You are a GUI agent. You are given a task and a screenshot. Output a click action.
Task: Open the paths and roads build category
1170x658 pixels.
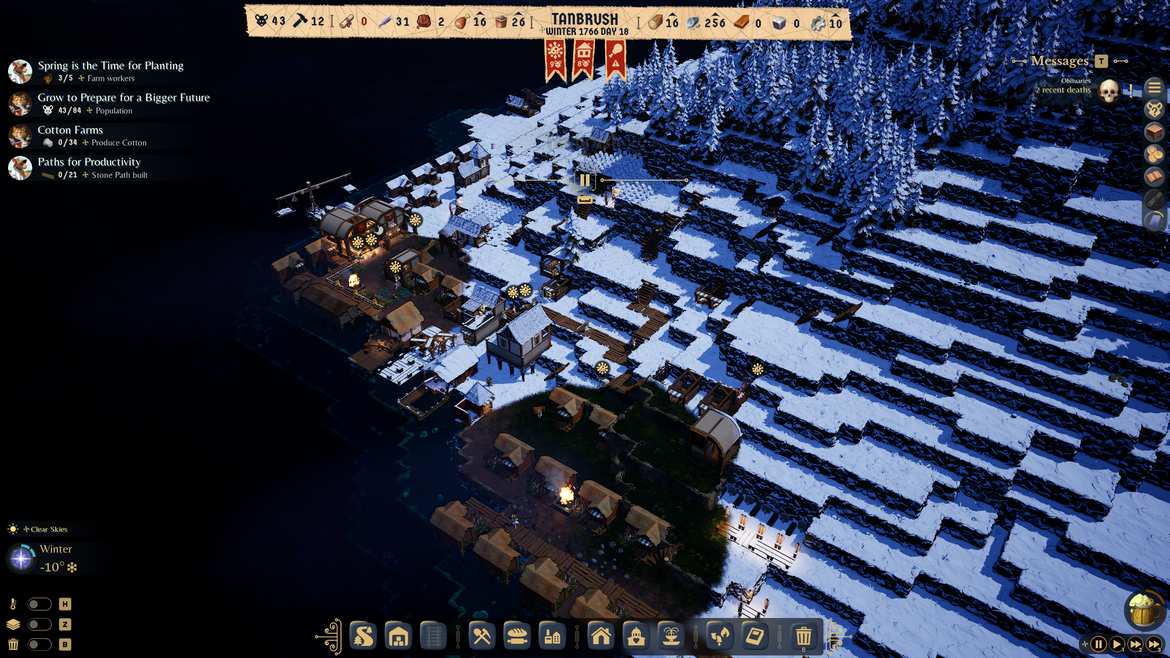pyautogui.click(x=363, y=635)
